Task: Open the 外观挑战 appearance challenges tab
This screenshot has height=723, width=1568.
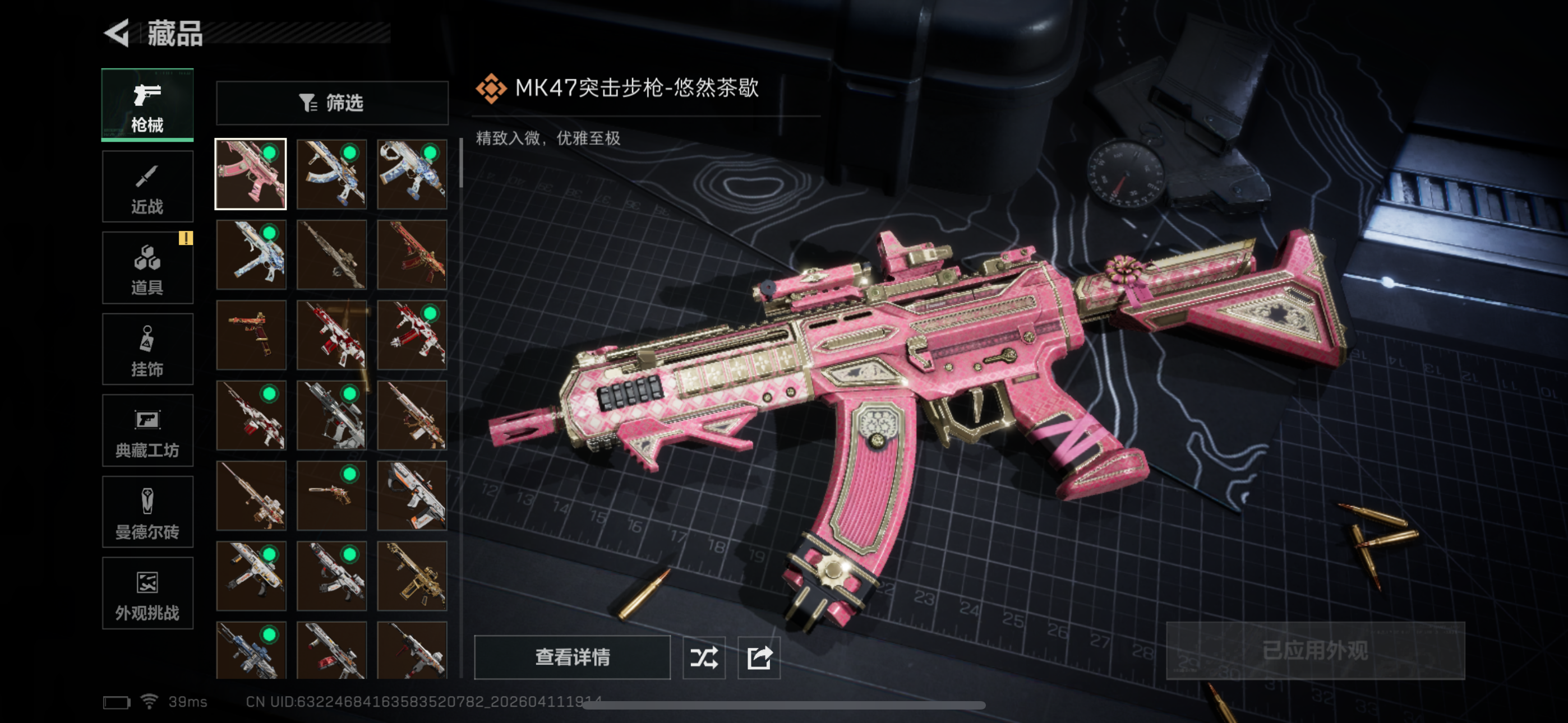Action: (147, 594)
